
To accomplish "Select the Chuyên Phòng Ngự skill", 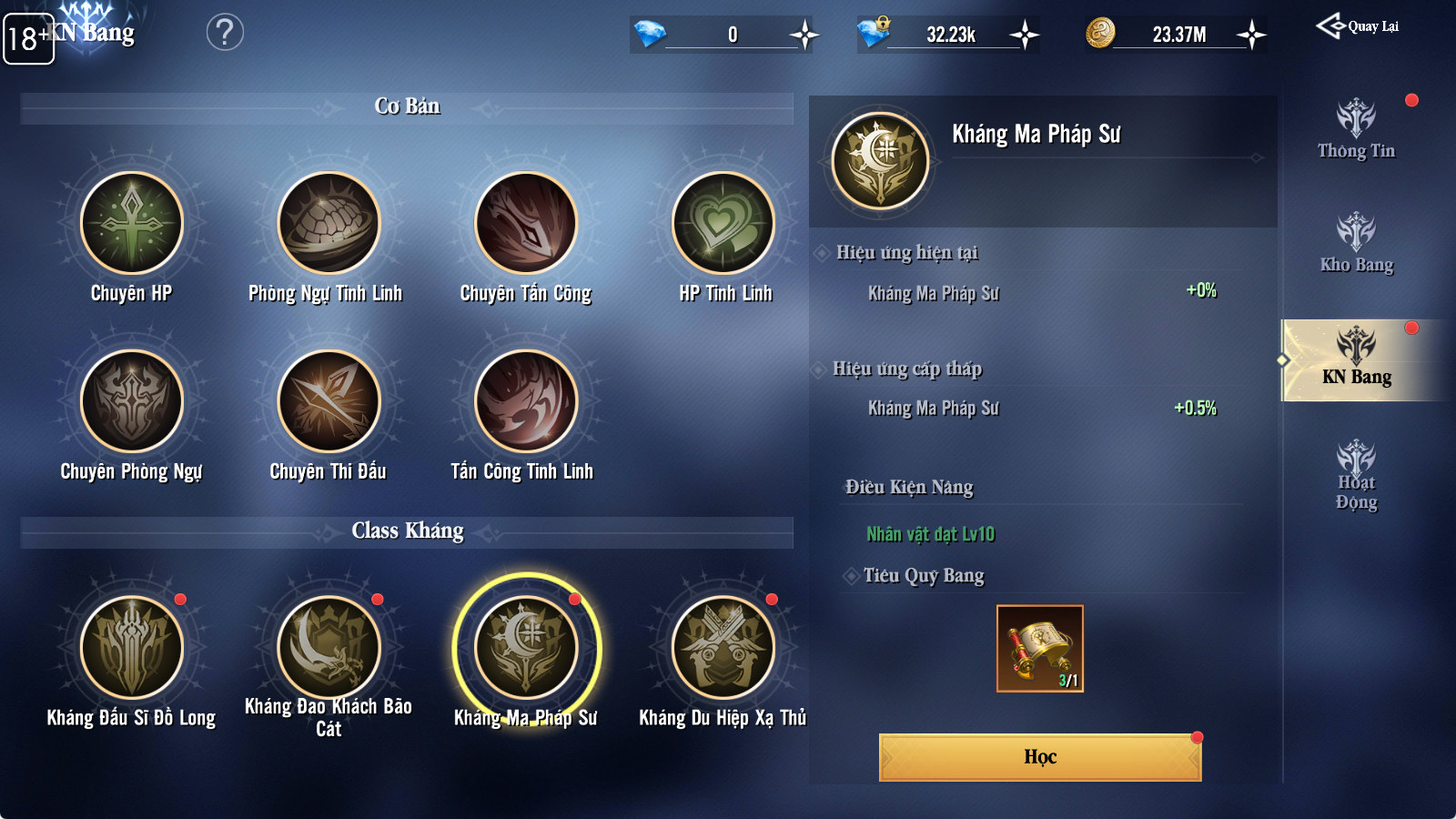I will (132, 401).
